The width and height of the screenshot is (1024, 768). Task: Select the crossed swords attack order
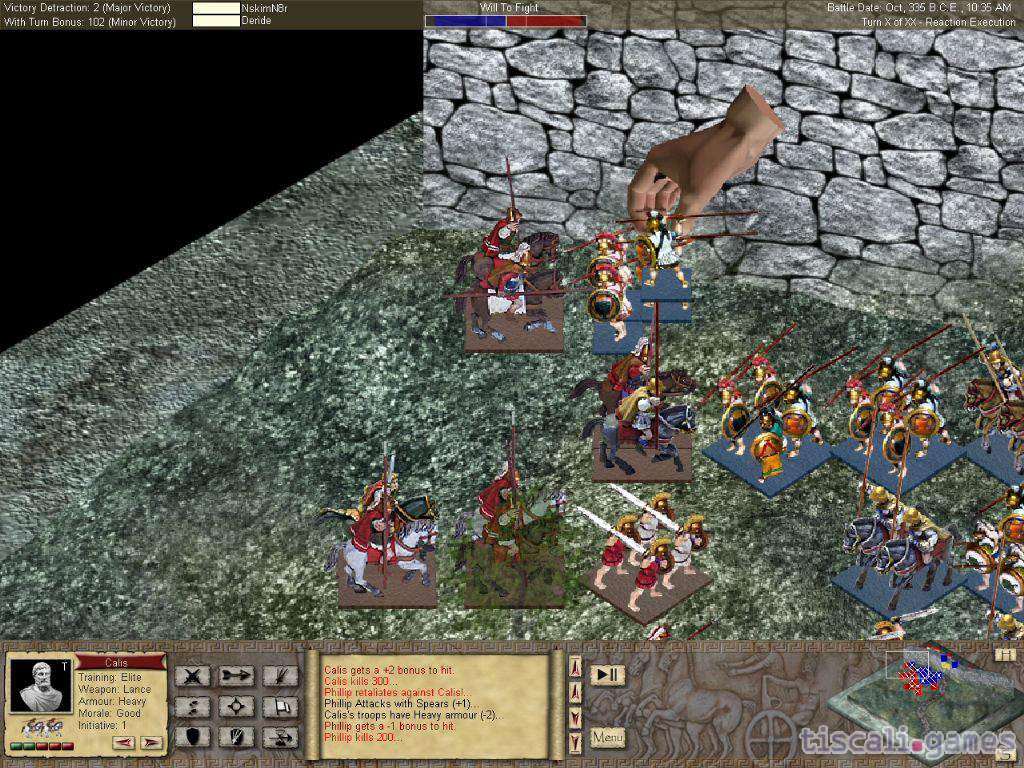point(192,676)
